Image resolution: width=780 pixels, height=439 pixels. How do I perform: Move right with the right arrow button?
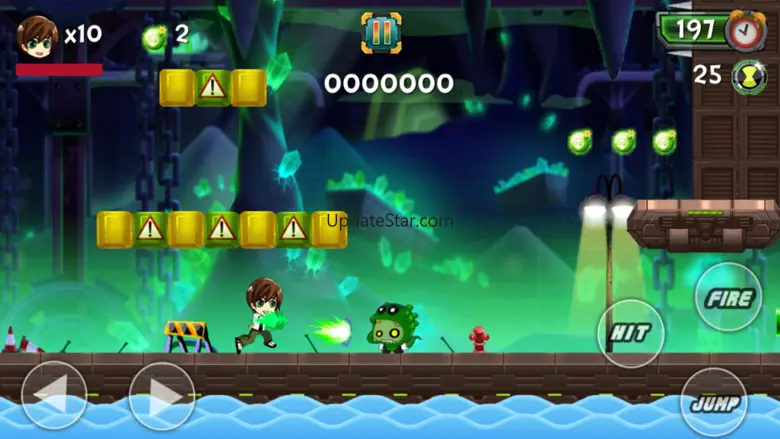click(x=162, y=395)
